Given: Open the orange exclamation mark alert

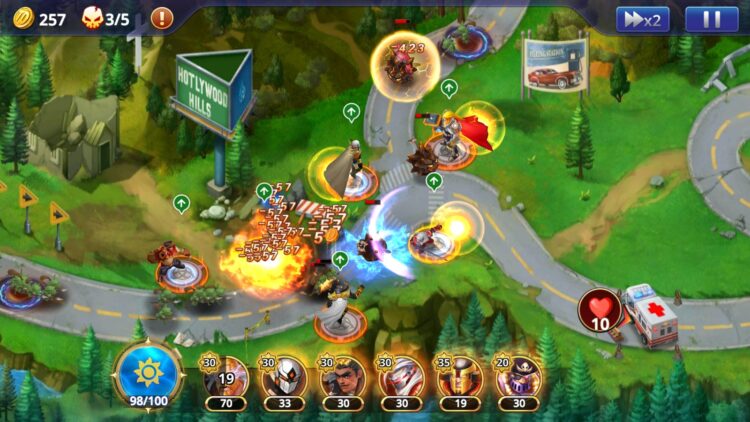Looking at the screenshot, I should pos(161,18).
